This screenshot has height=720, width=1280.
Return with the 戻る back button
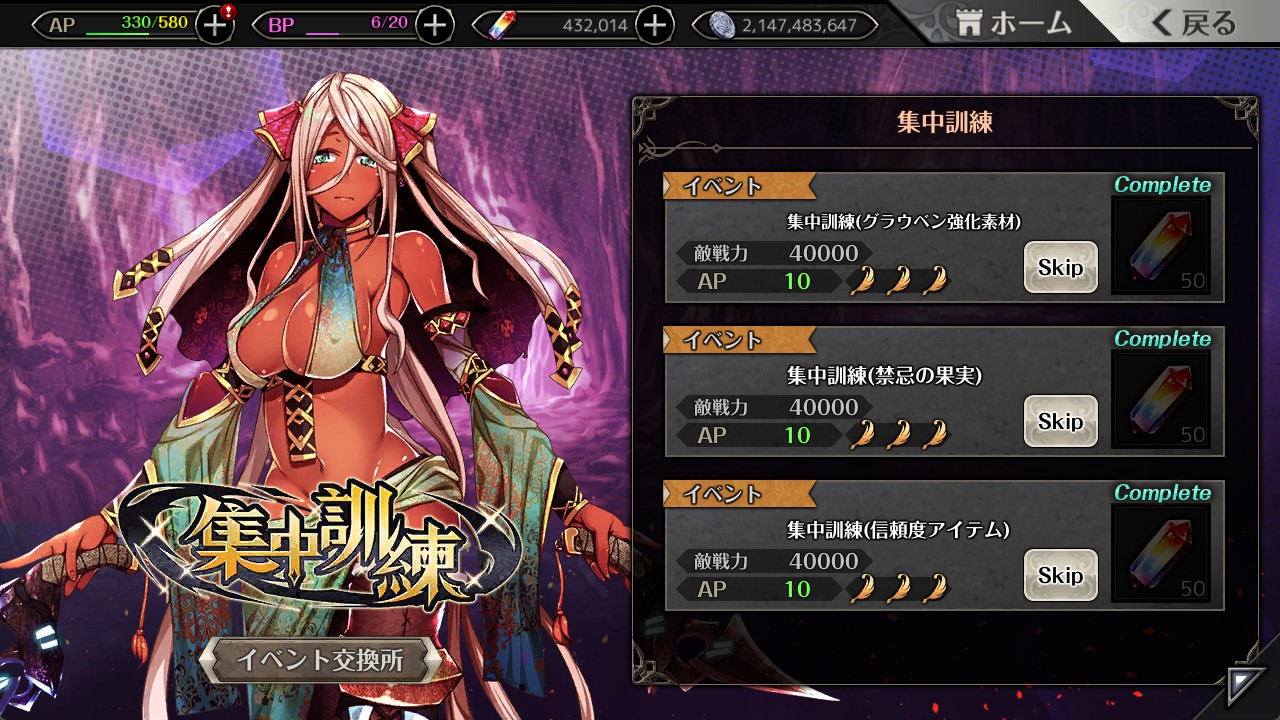coord(1194,24)
